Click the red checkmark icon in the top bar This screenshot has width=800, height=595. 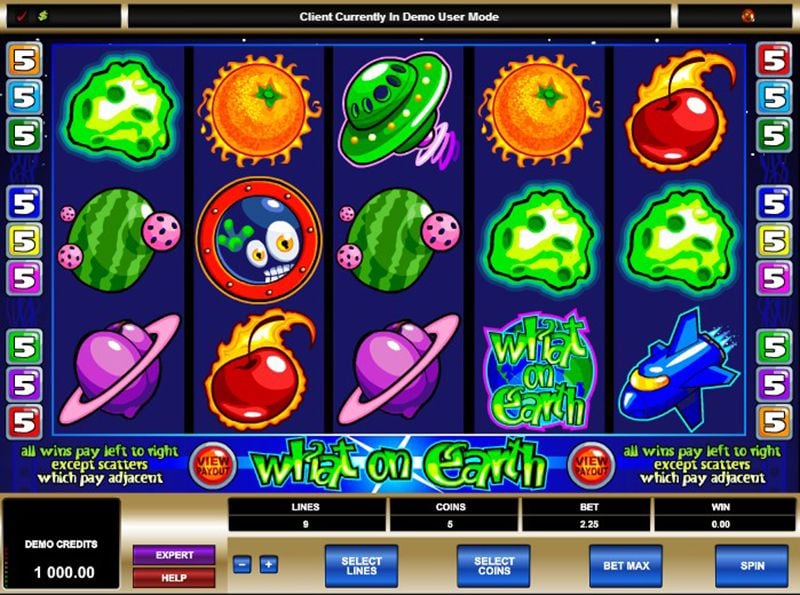pos(22,16)
